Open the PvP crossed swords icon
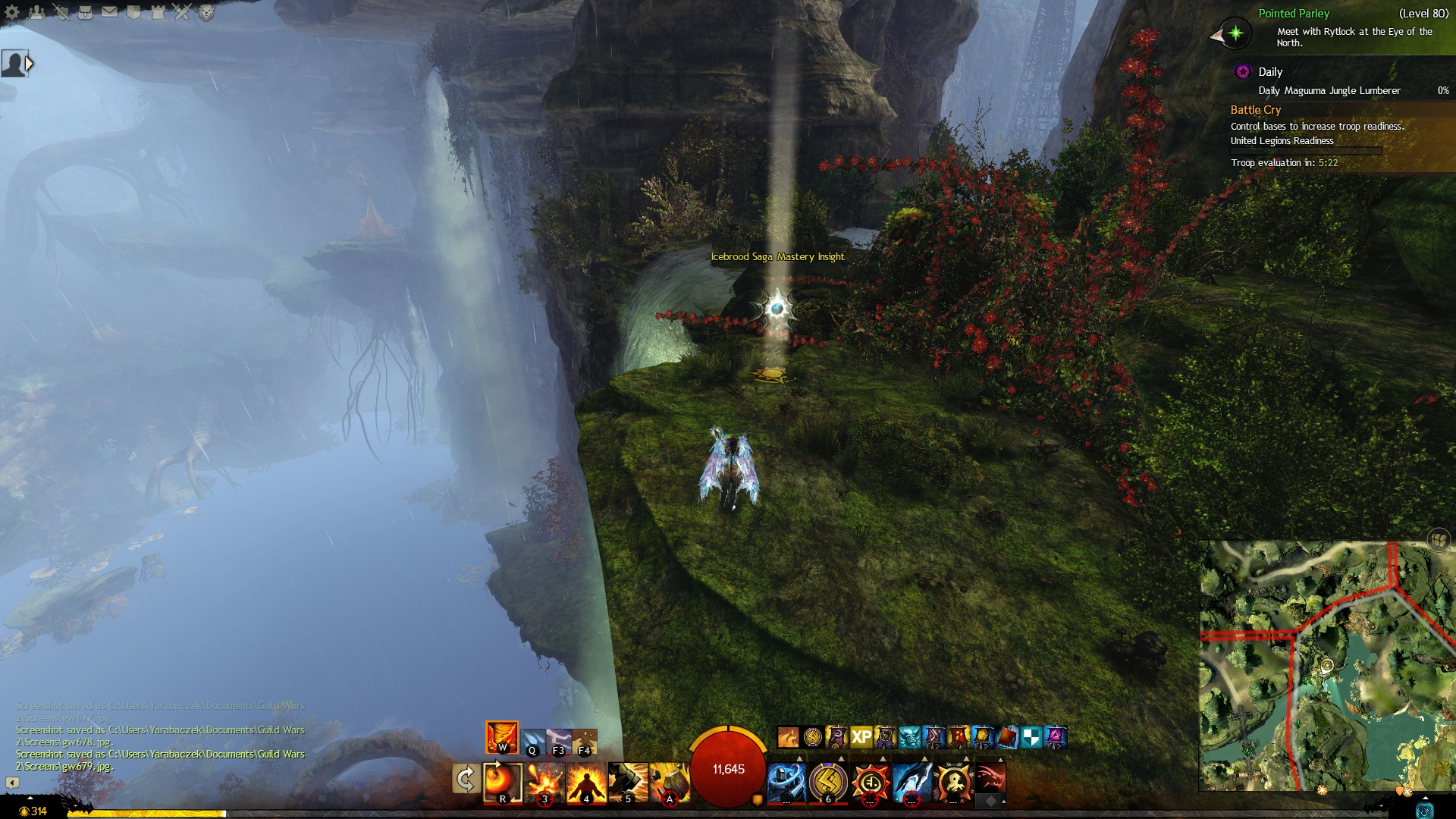The image size is (1456, 819). 183,12
